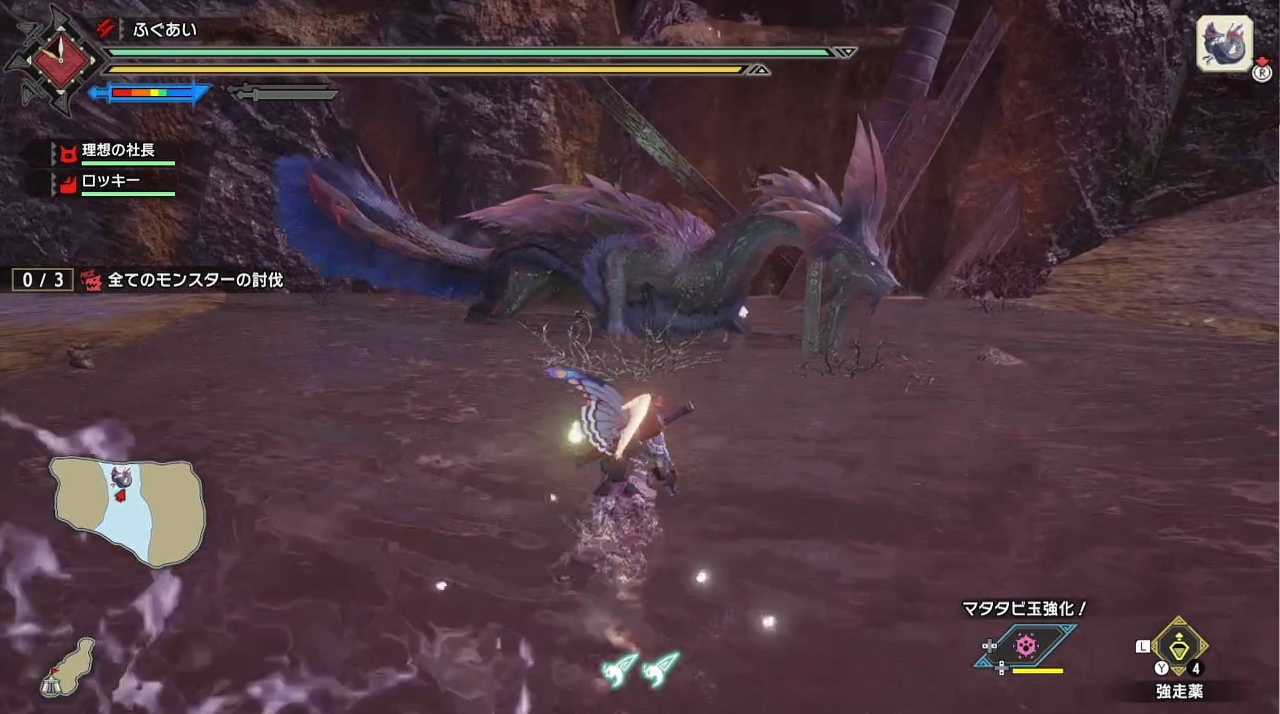Select party member ロッキー
1280x714 pixels.
113,183
